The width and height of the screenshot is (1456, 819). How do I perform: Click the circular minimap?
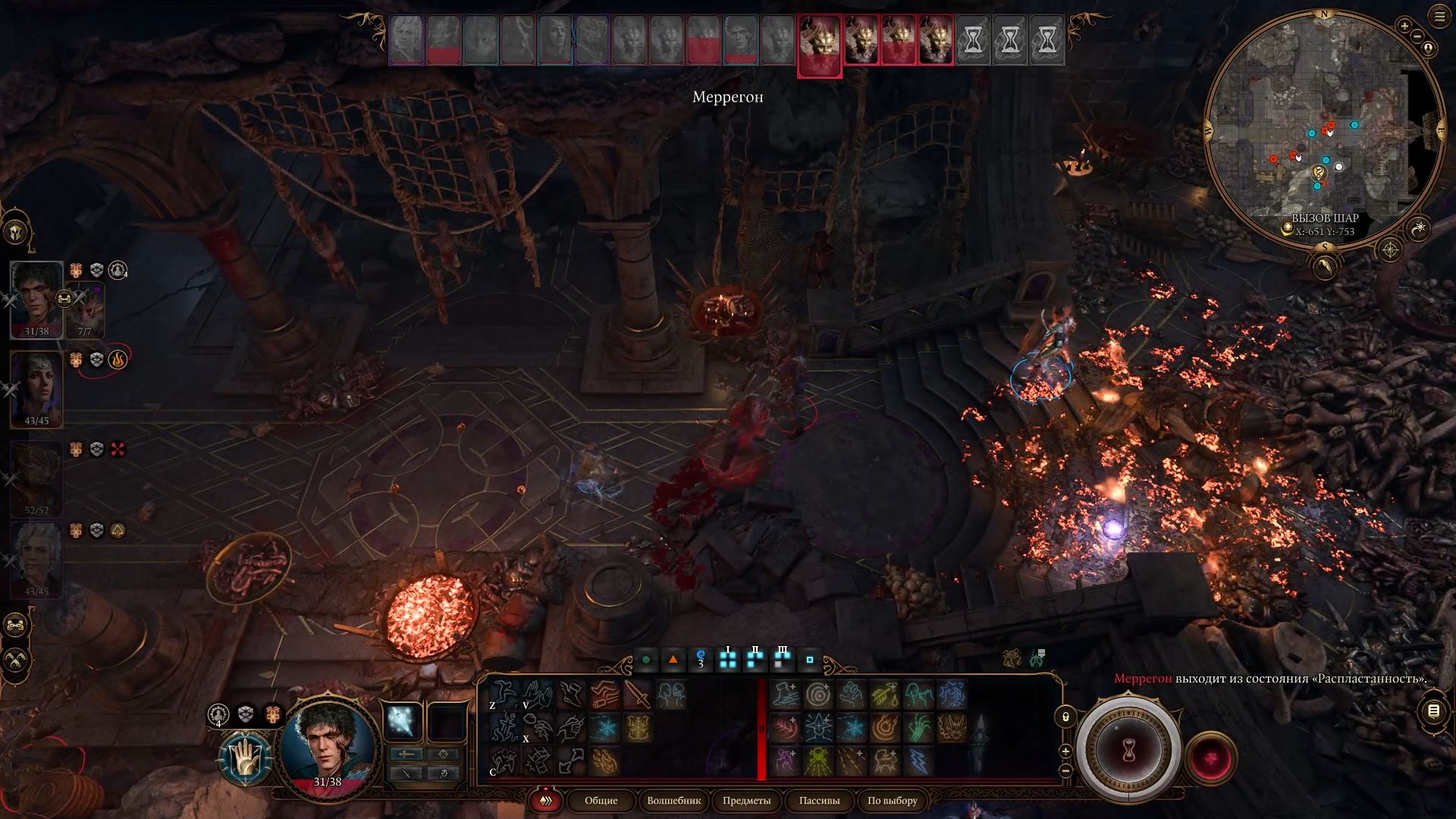(x=1324, y=129)
